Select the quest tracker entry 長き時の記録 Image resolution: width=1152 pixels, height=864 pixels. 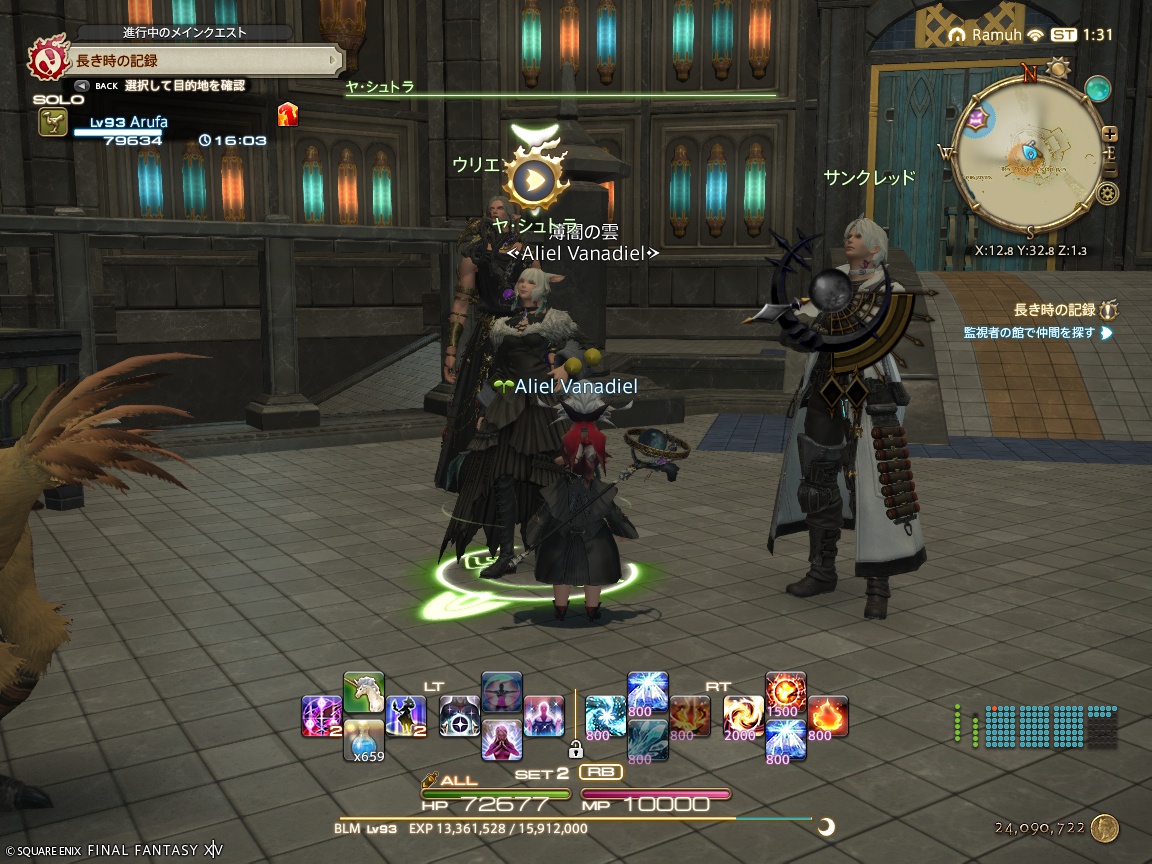click(1054, 310)
